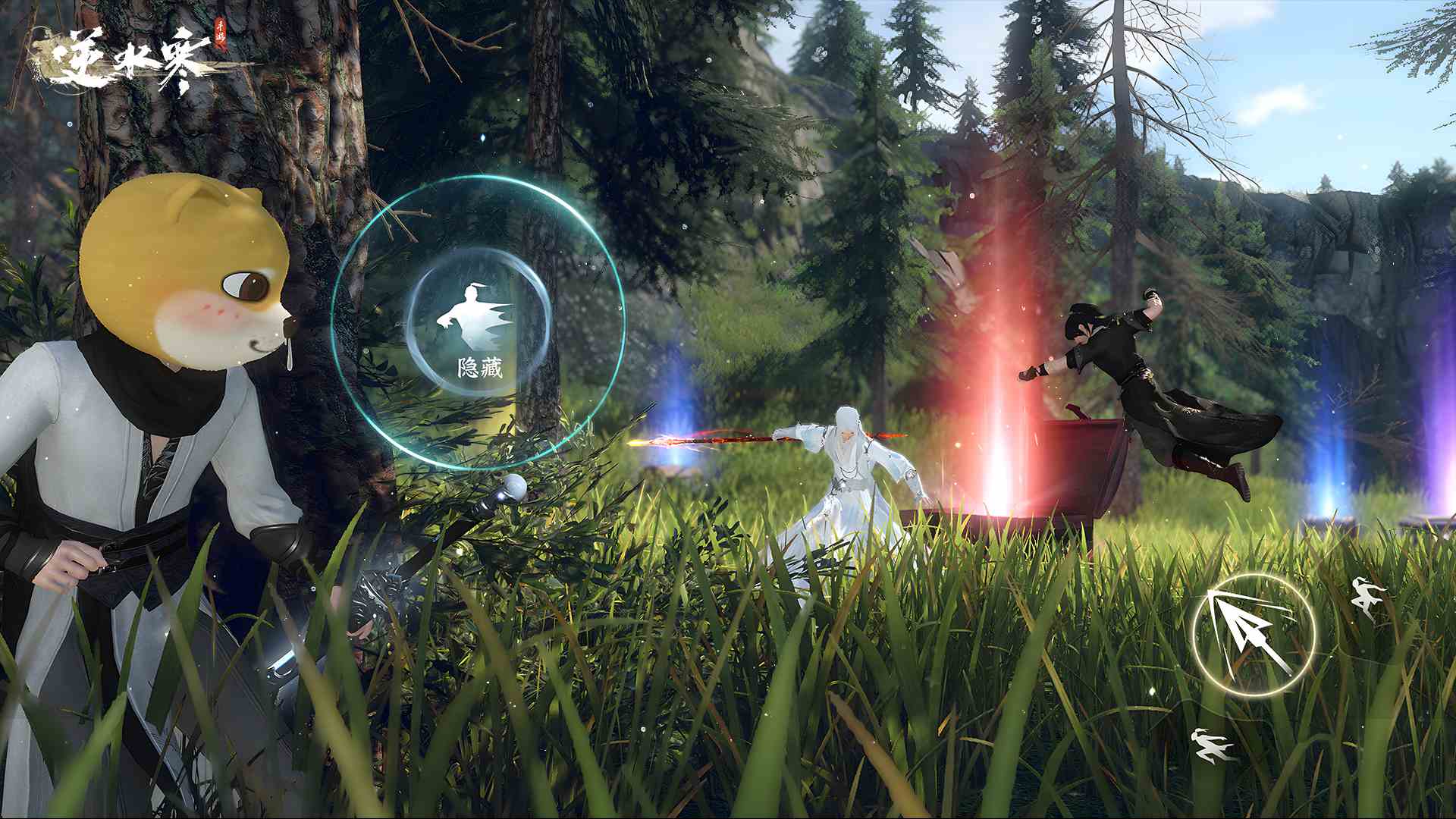Trigger the horizontal dashing figure skill icon
Screen dimensions: 1456x819
[x=1210, y=744]
